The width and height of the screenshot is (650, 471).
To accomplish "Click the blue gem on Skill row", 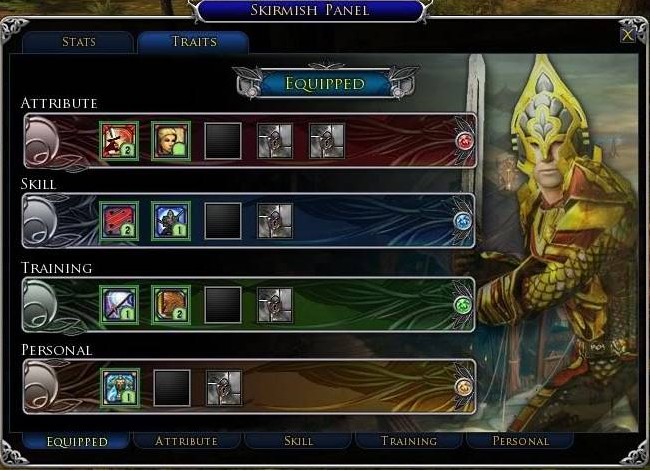I will tap(462, 221).
